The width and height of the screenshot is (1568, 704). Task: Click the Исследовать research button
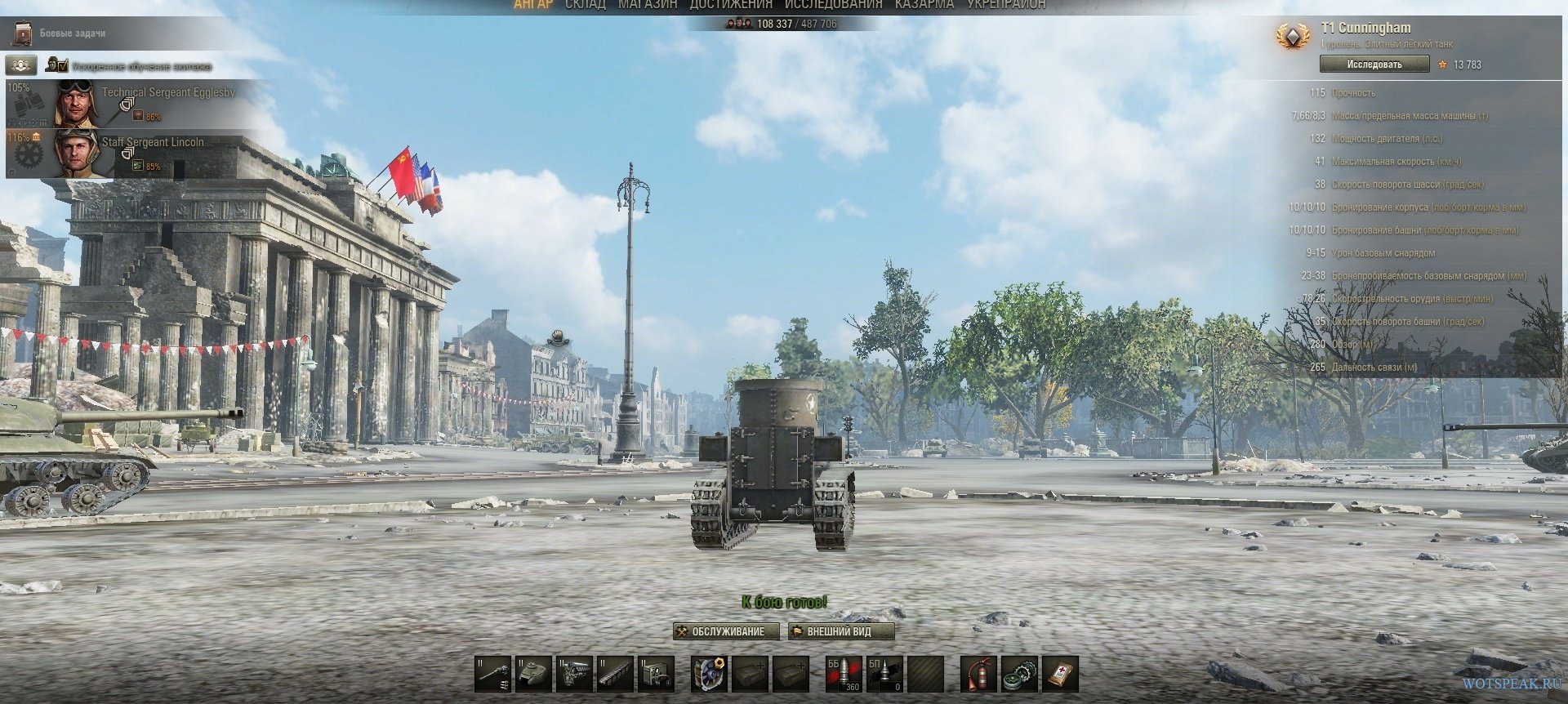tap(1374, 65)
